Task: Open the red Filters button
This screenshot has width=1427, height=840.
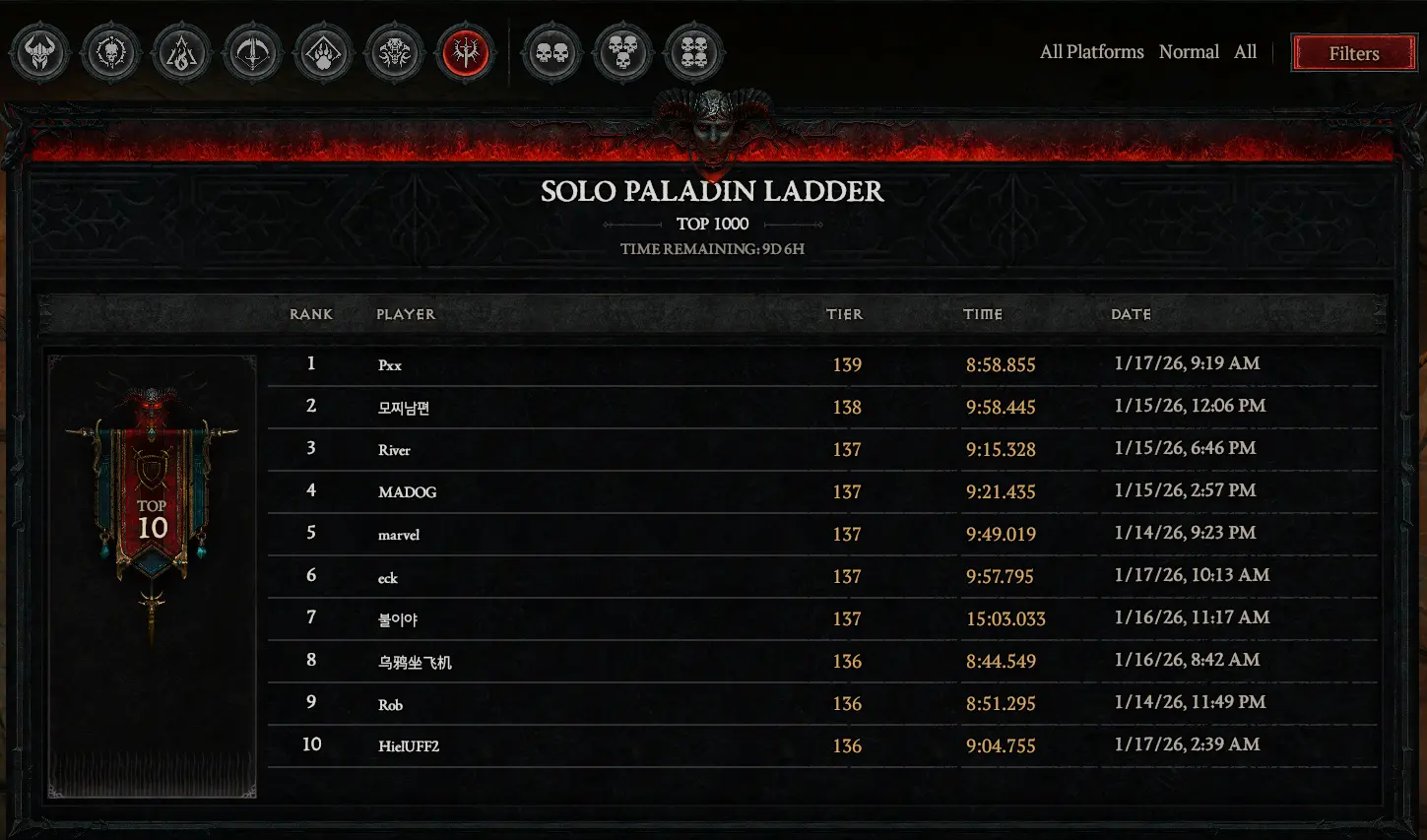Action: (1353, 53)
